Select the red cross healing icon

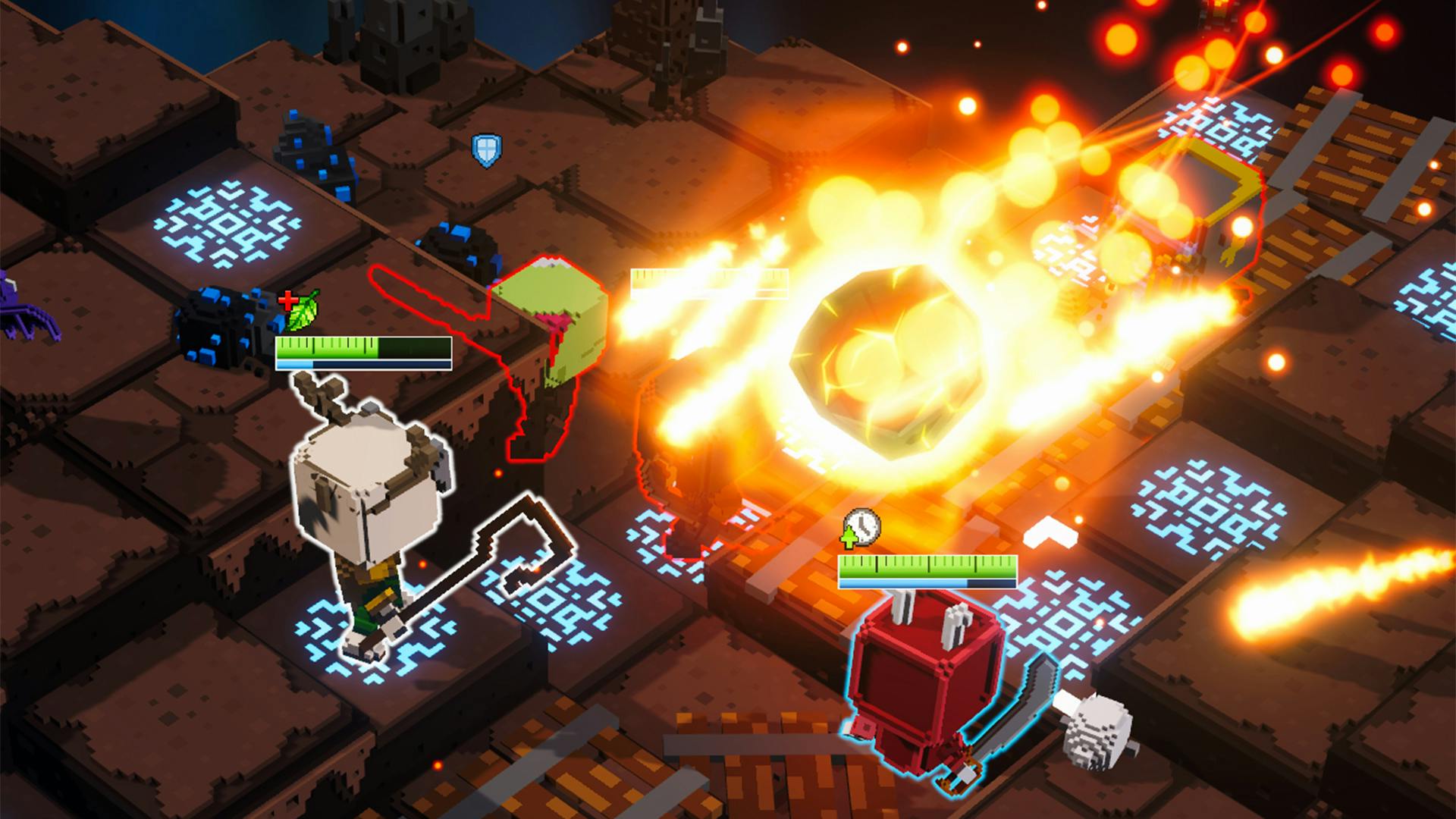[289, 300]
